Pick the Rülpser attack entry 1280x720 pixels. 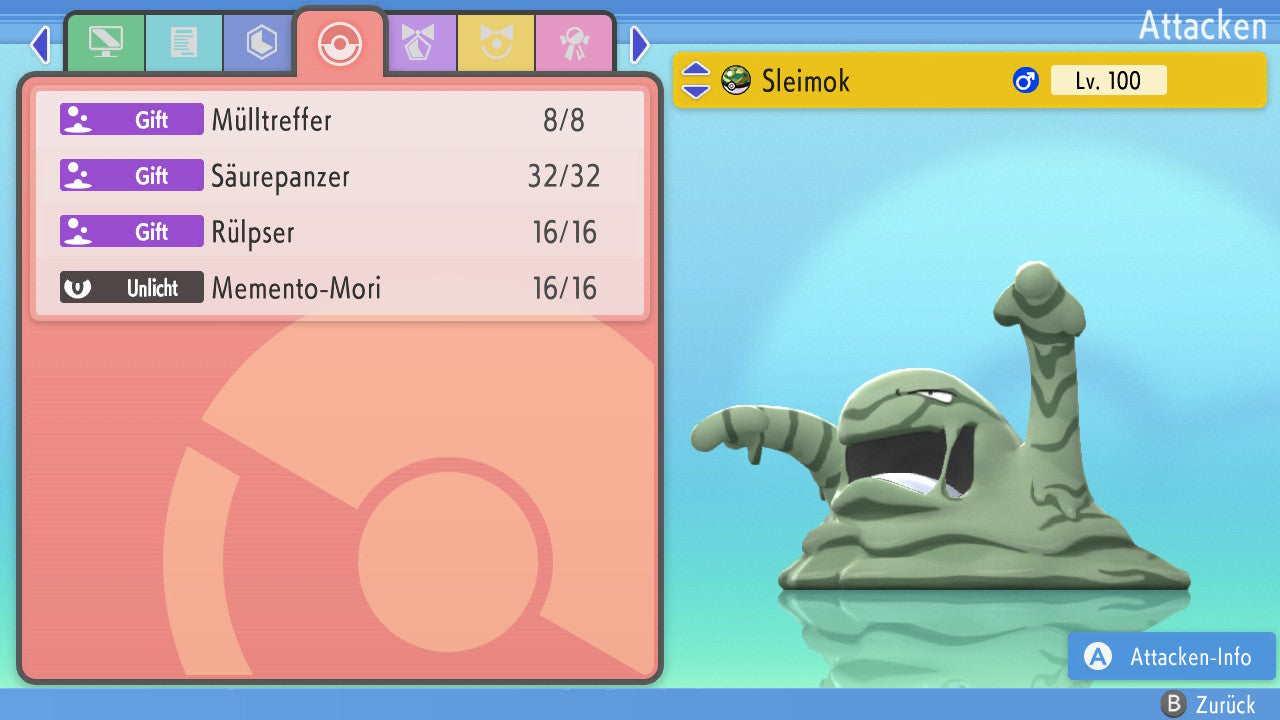pos(340,232)
